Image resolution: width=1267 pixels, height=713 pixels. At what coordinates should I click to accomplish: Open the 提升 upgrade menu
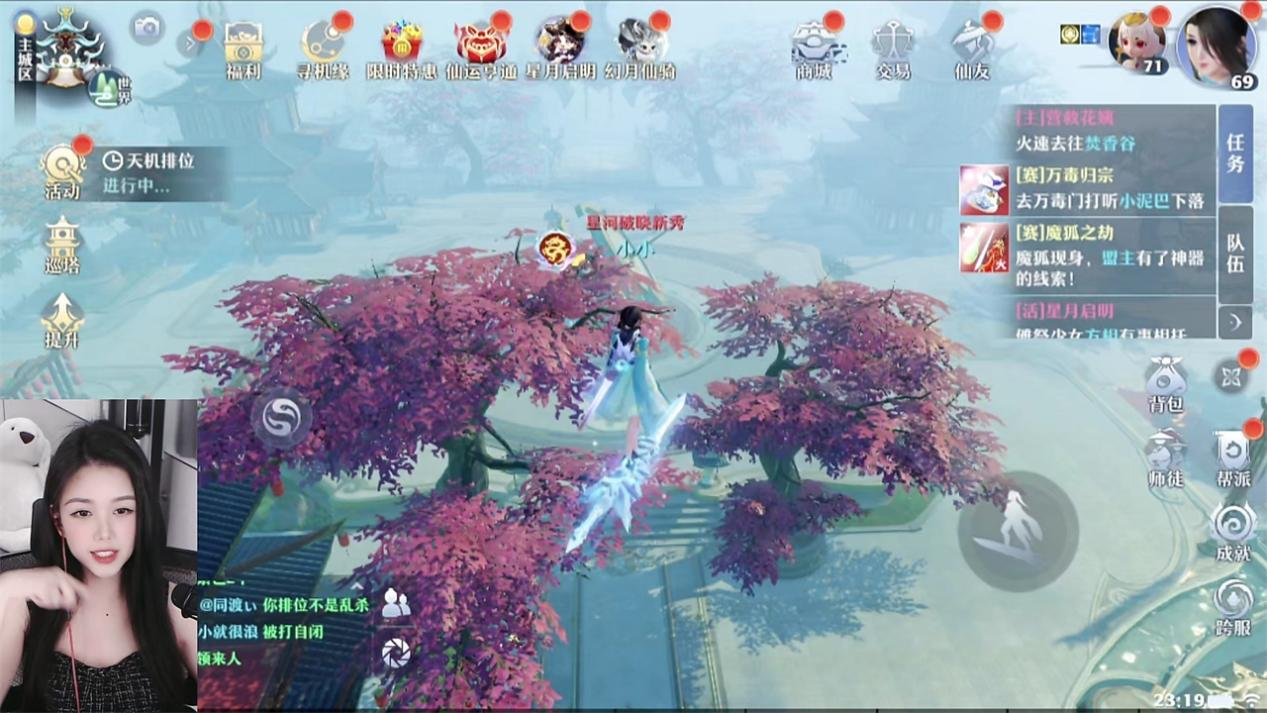pos(62,320)
